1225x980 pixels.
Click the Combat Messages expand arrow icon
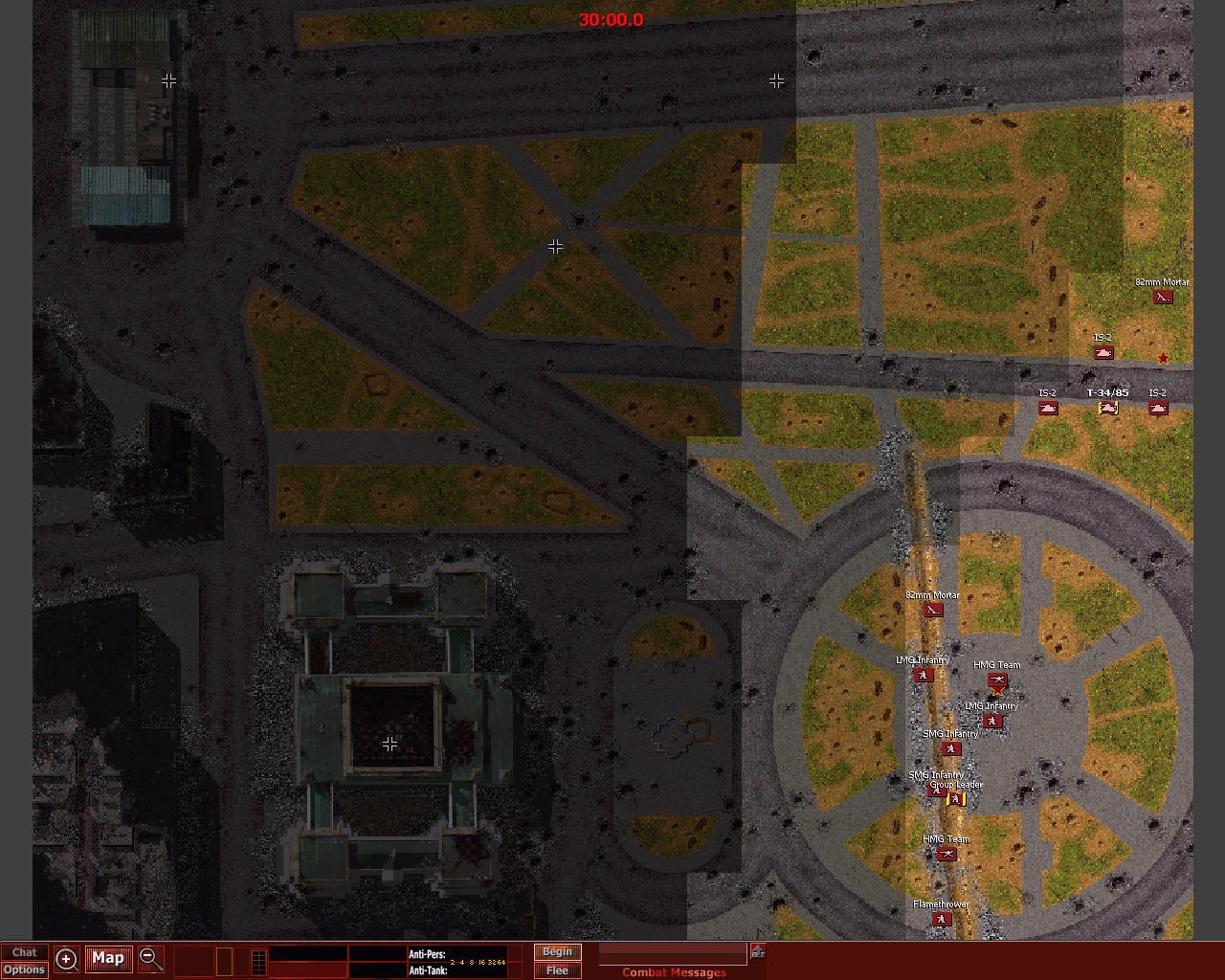tap(758, 950)
